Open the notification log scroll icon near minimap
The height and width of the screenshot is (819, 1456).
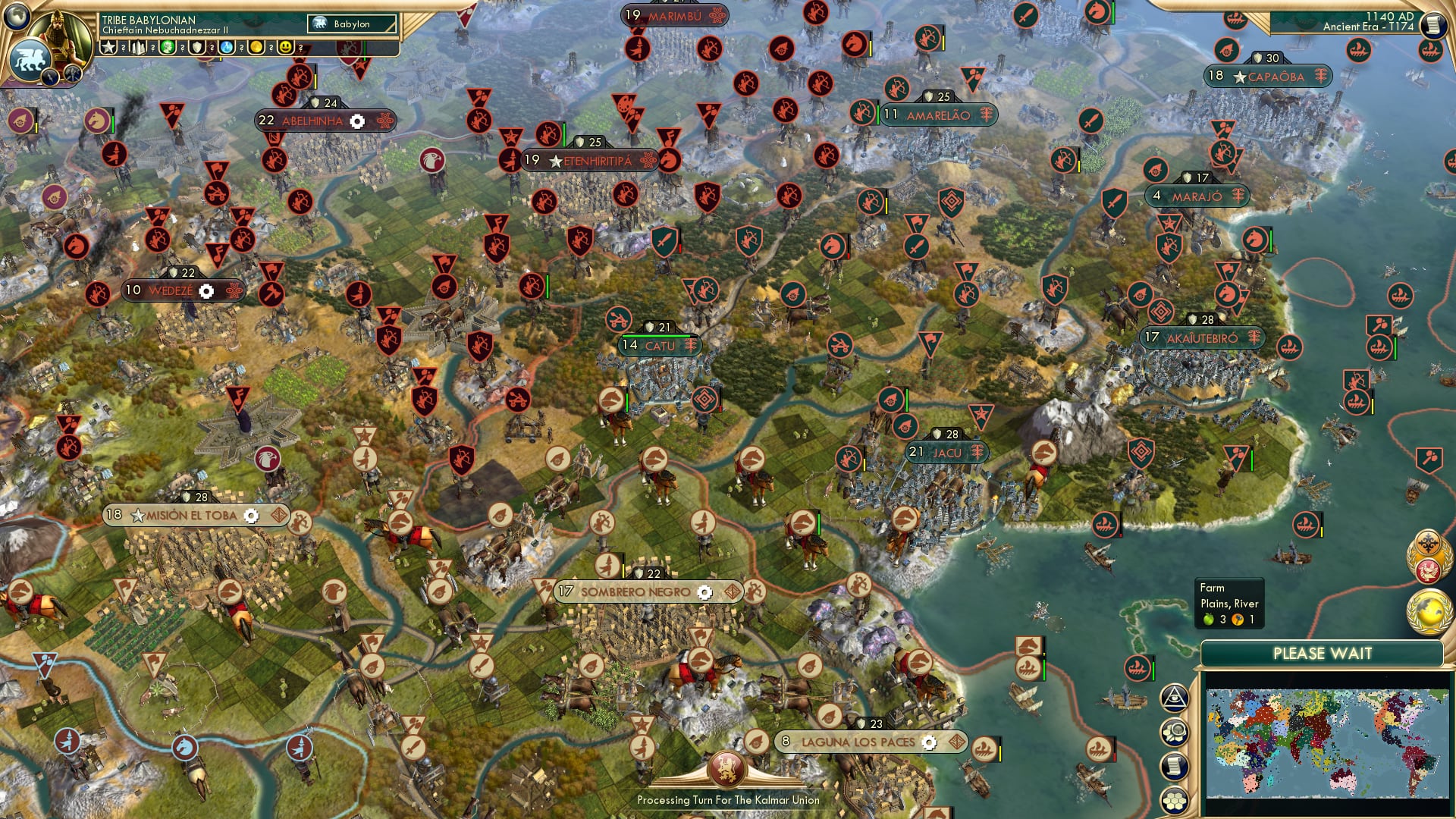[1174, 764]
